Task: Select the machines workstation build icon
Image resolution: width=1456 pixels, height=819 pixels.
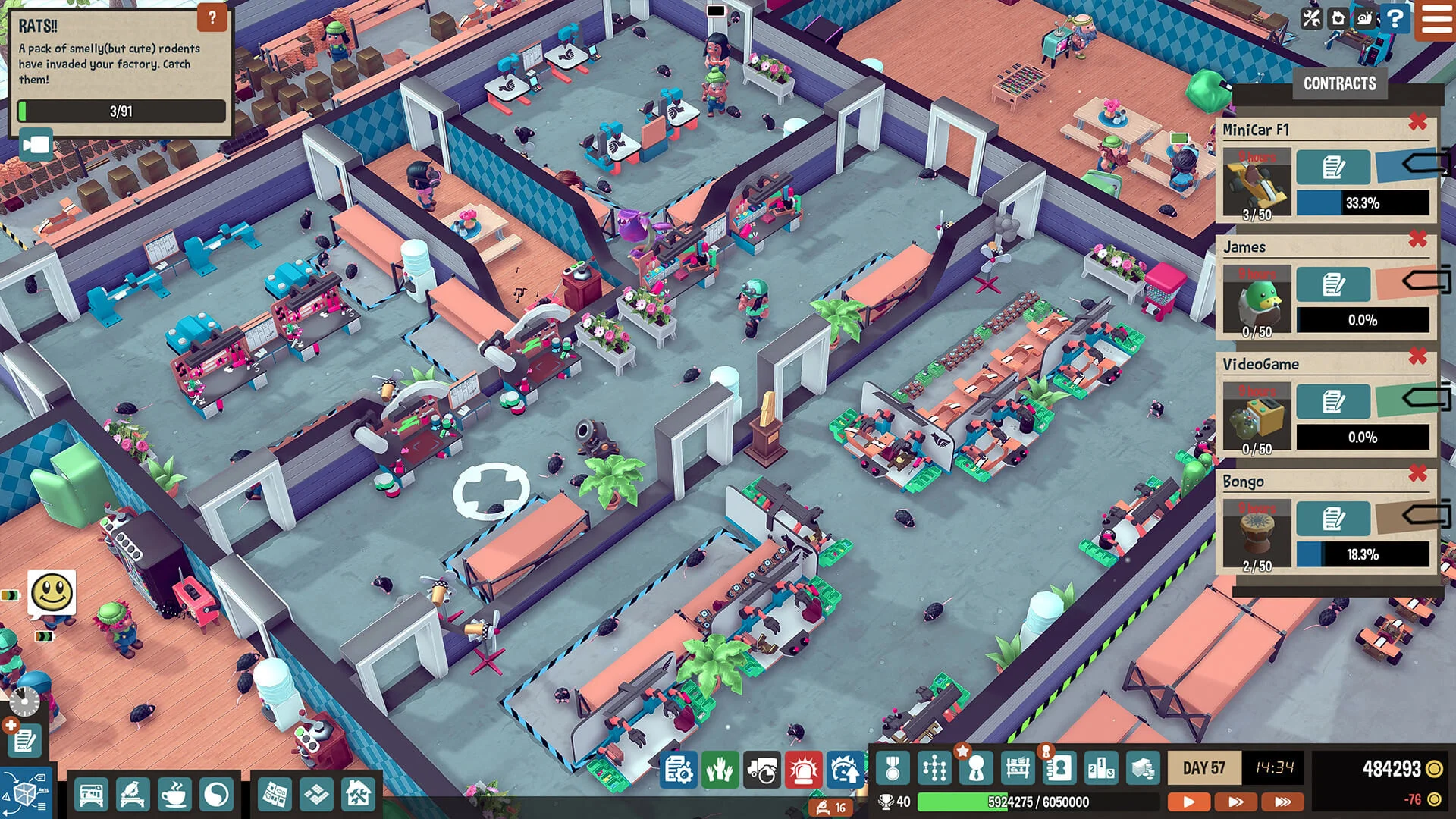Action: click(92, 793)
